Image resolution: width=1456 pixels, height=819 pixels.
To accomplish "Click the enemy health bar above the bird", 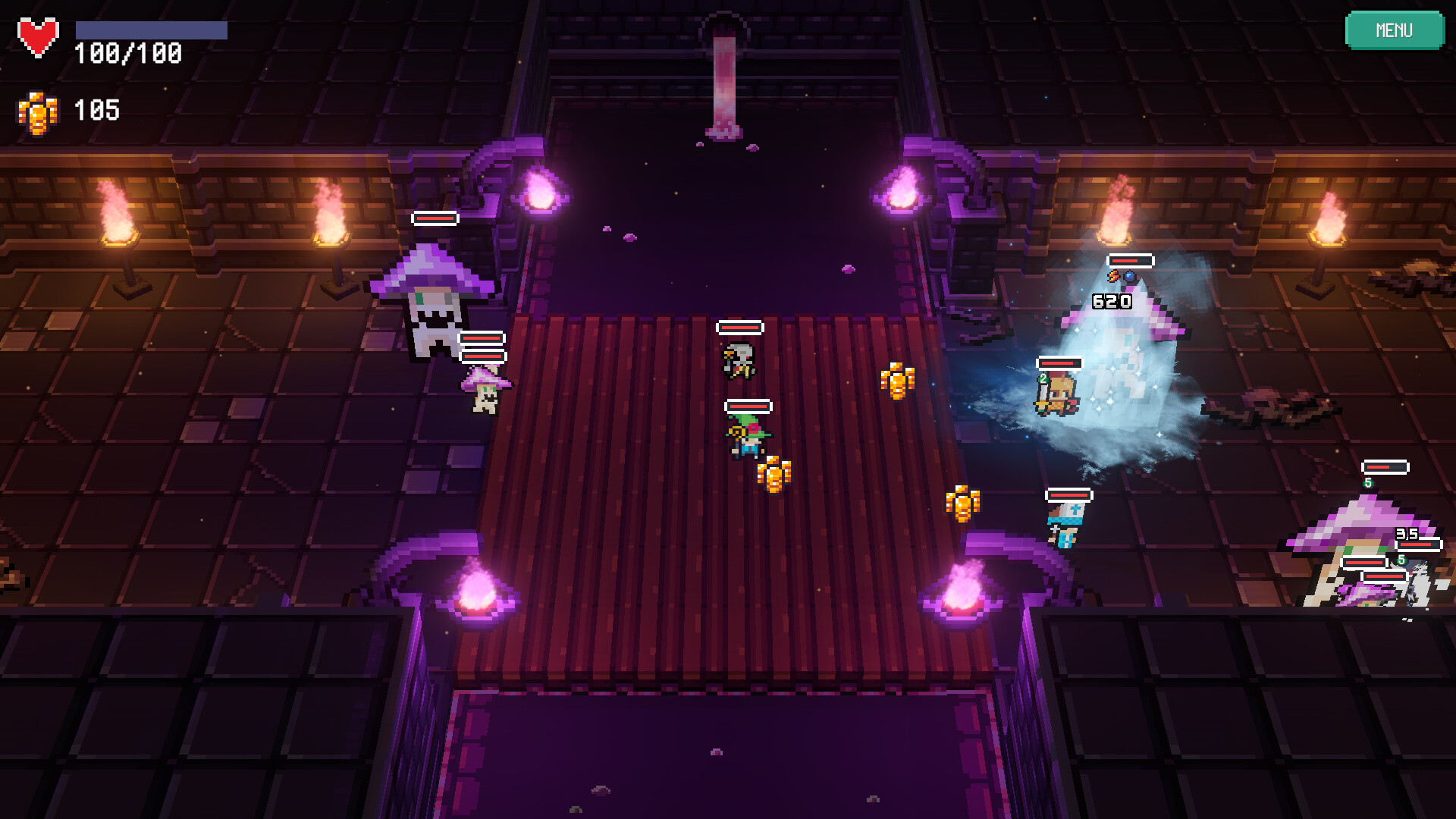I will coord(739,326).
